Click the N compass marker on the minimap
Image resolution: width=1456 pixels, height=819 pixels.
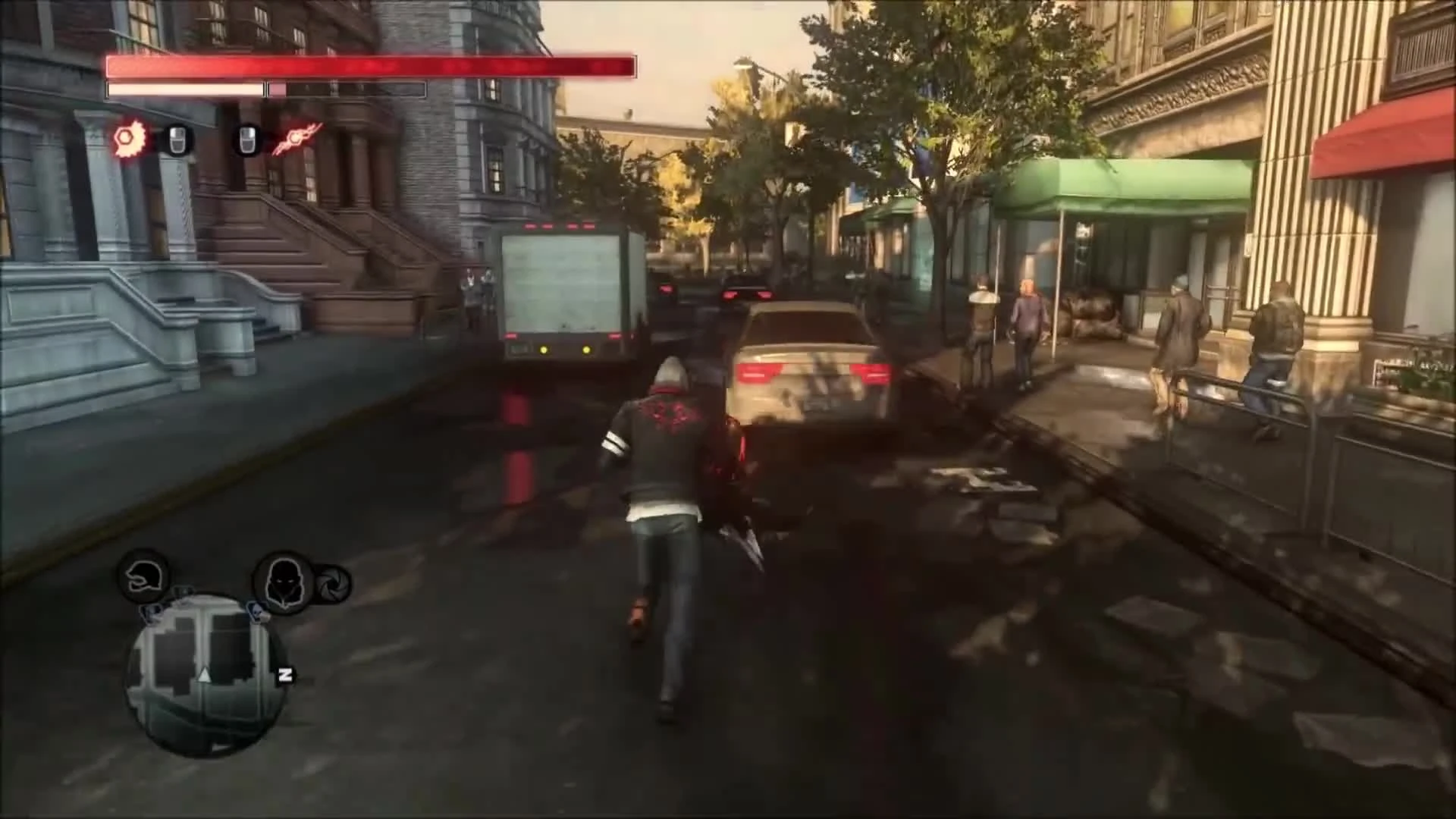pos(285,675)
